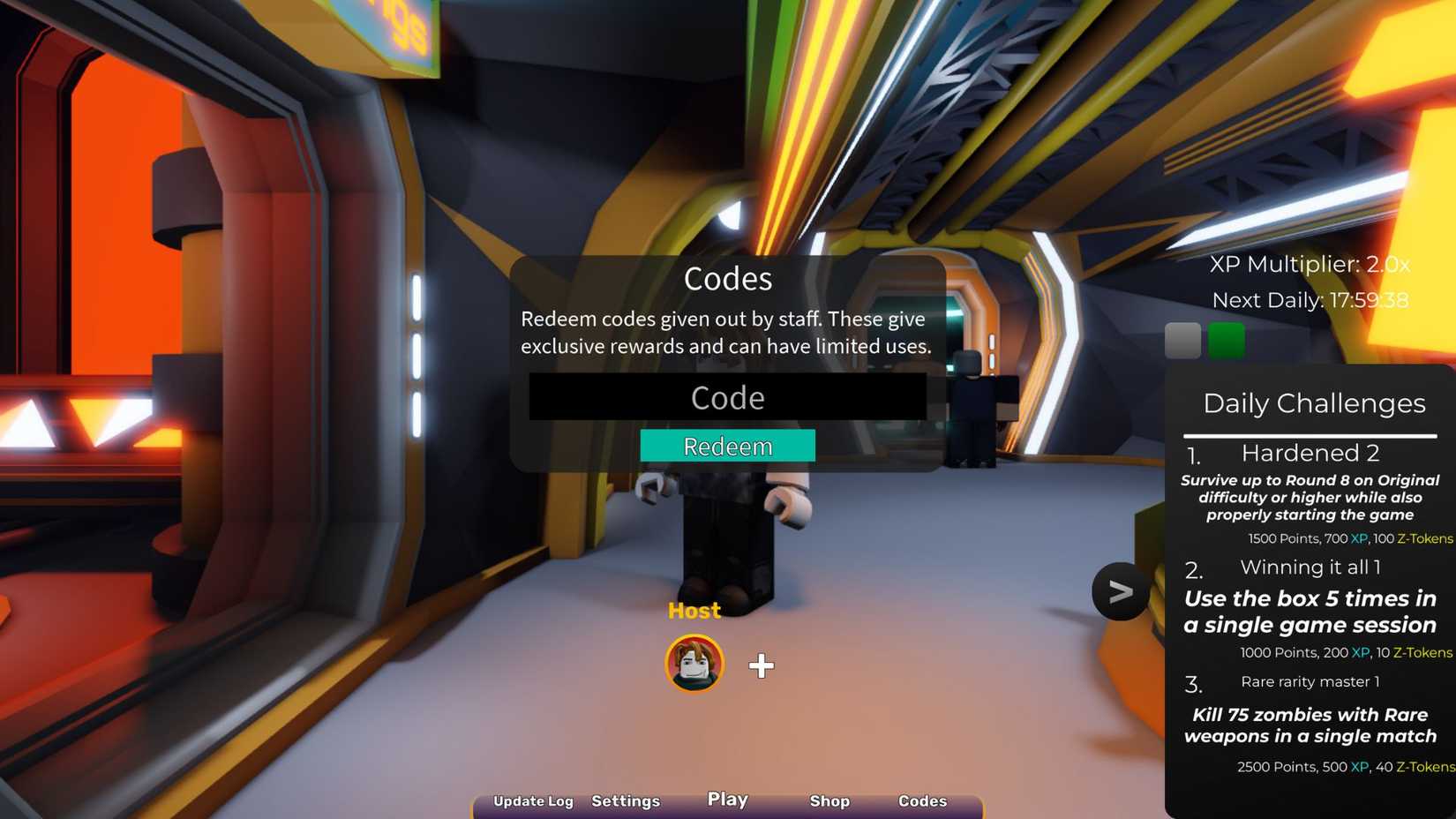1456x819 pixels.
Task: Expand challenge 1 Hardened 2
Action: coord(1310,453)
